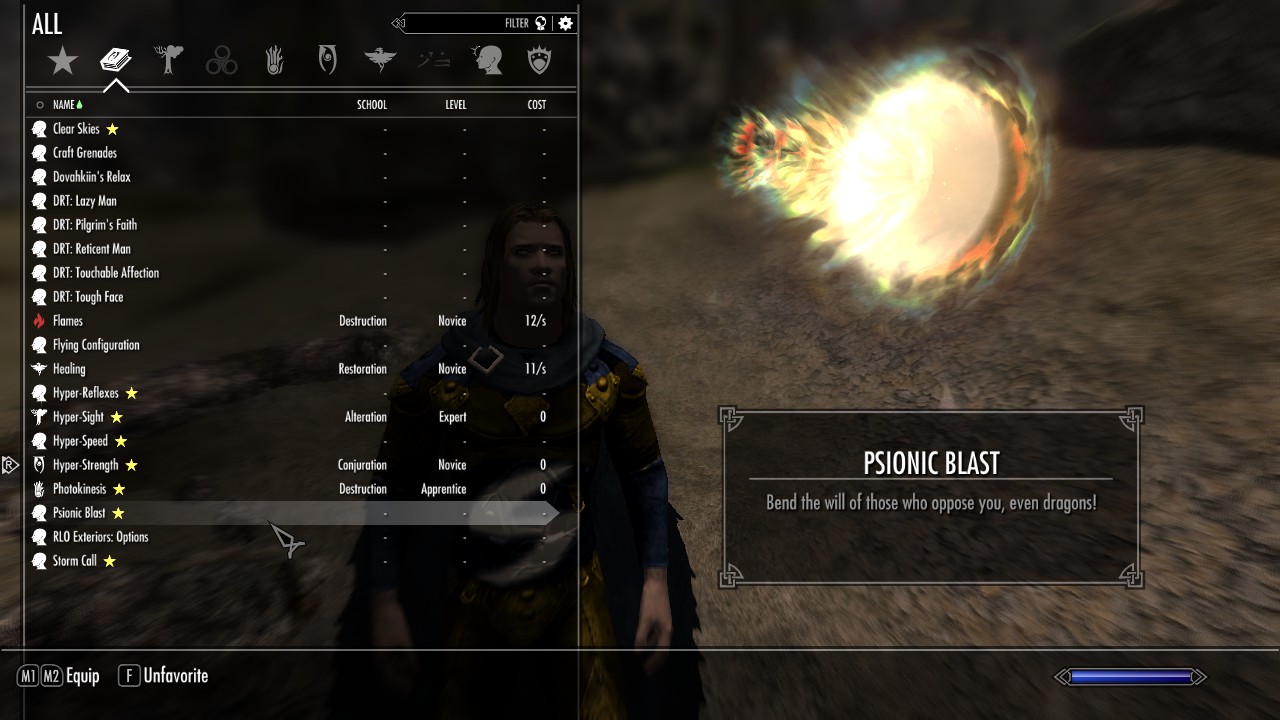The image size is (1280, 720).
Task: Select the Clear Skies spell
Action: [x=76, y=129]
